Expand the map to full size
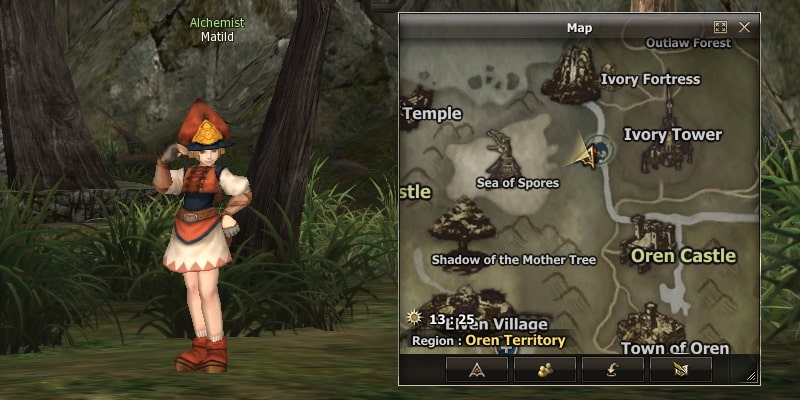 click(720, 28)
